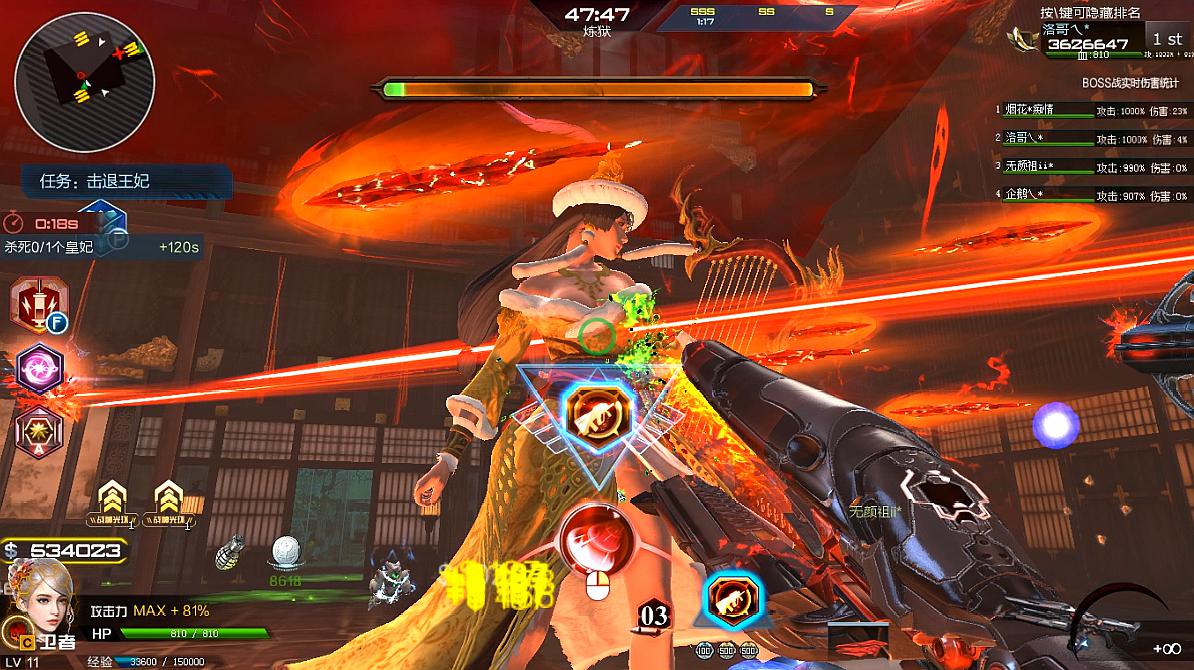This screenshot has height=670, width=1194.
Task: Select the mission tracker "任务:击退王妃"
Action: 125,181
